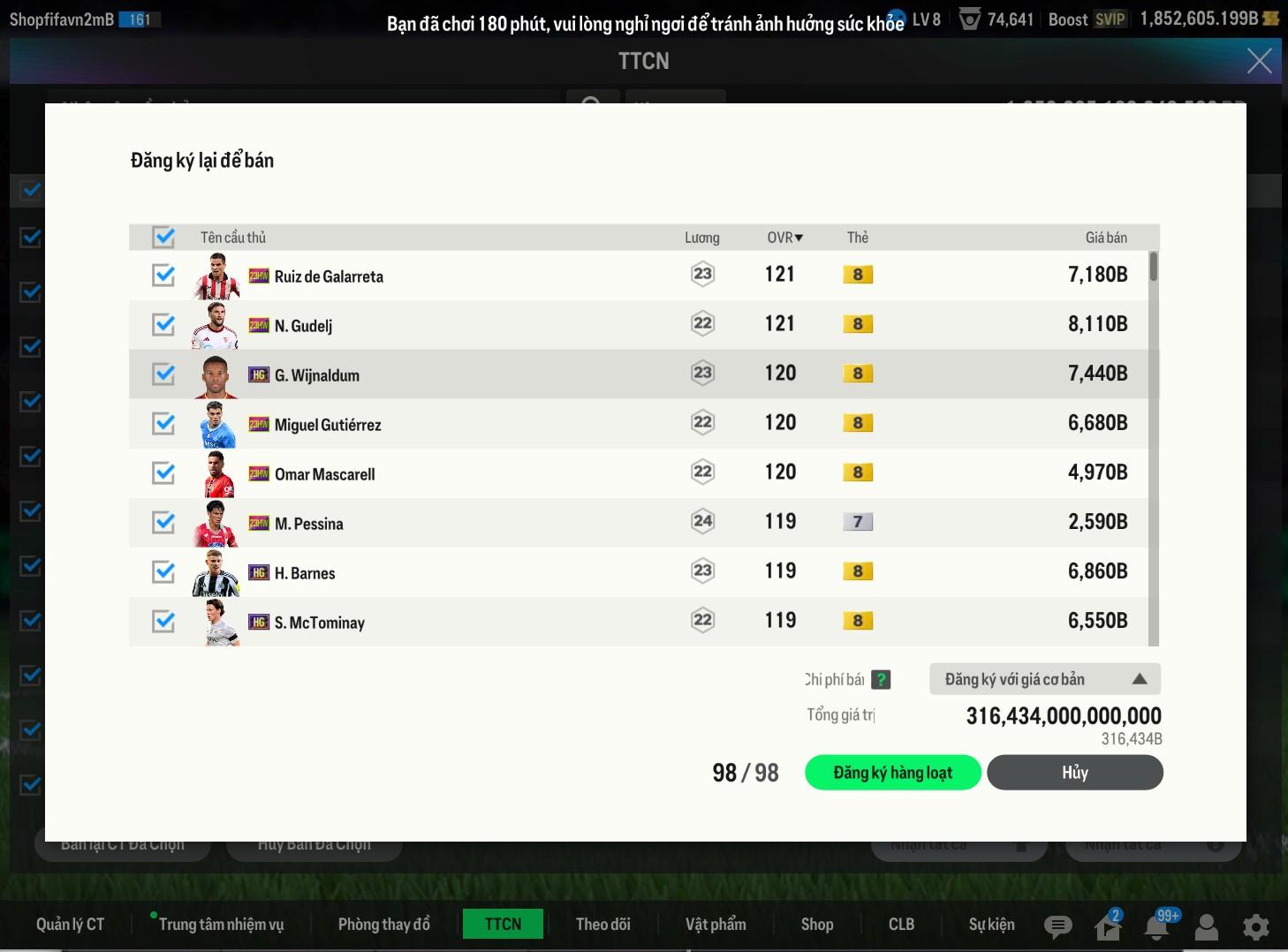Open the Phòng thay đồ tab

click(x=383, y=924)
